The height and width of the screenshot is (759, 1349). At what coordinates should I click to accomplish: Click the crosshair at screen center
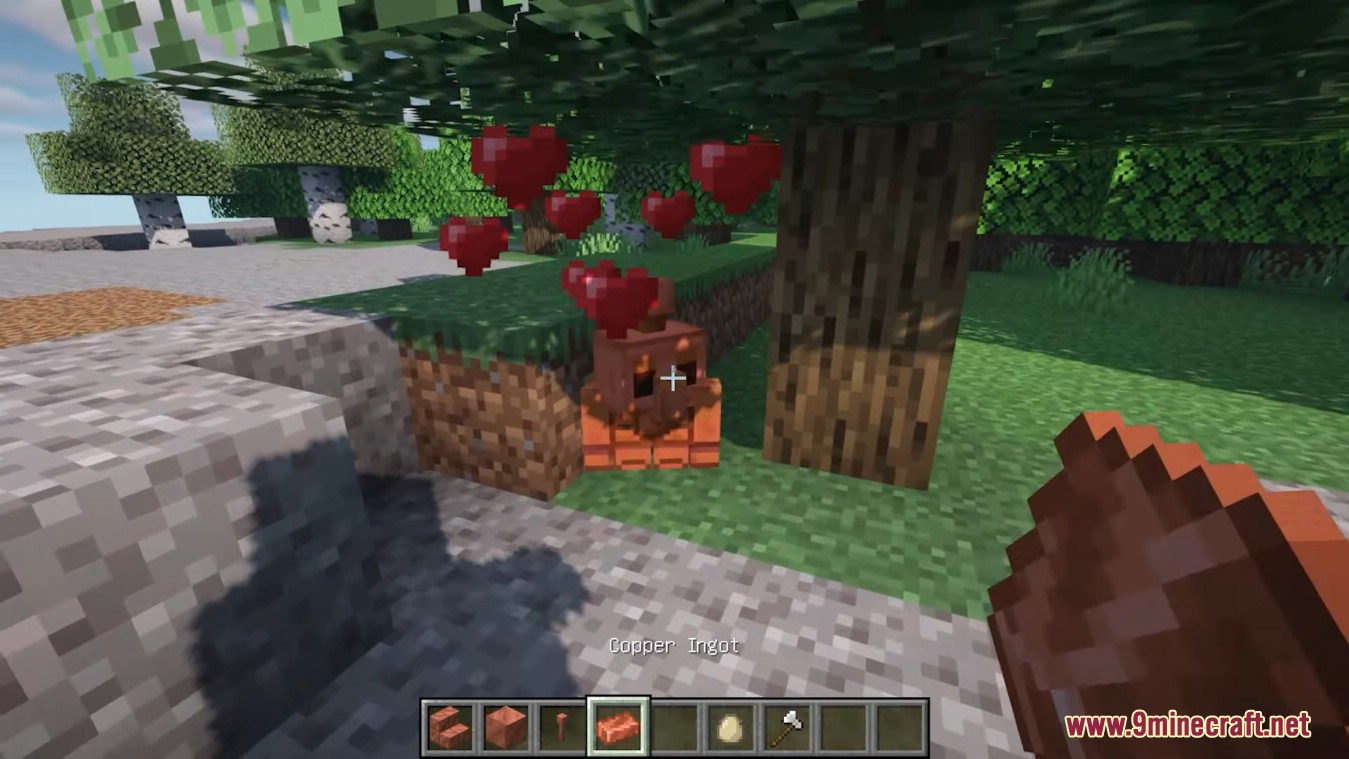point(673,379)
